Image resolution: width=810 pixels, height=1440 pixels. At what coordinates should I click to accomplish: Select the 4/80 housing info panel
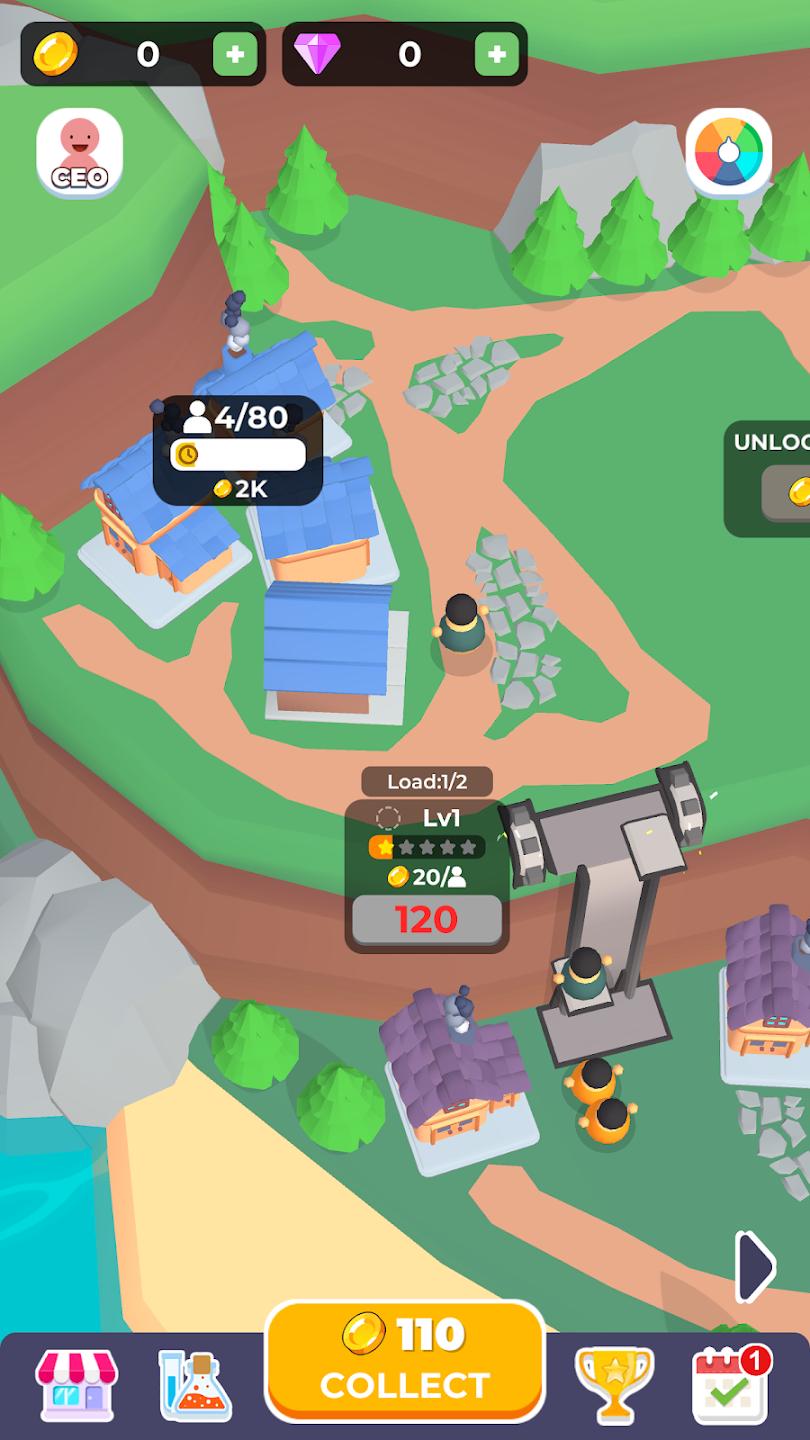238,450
